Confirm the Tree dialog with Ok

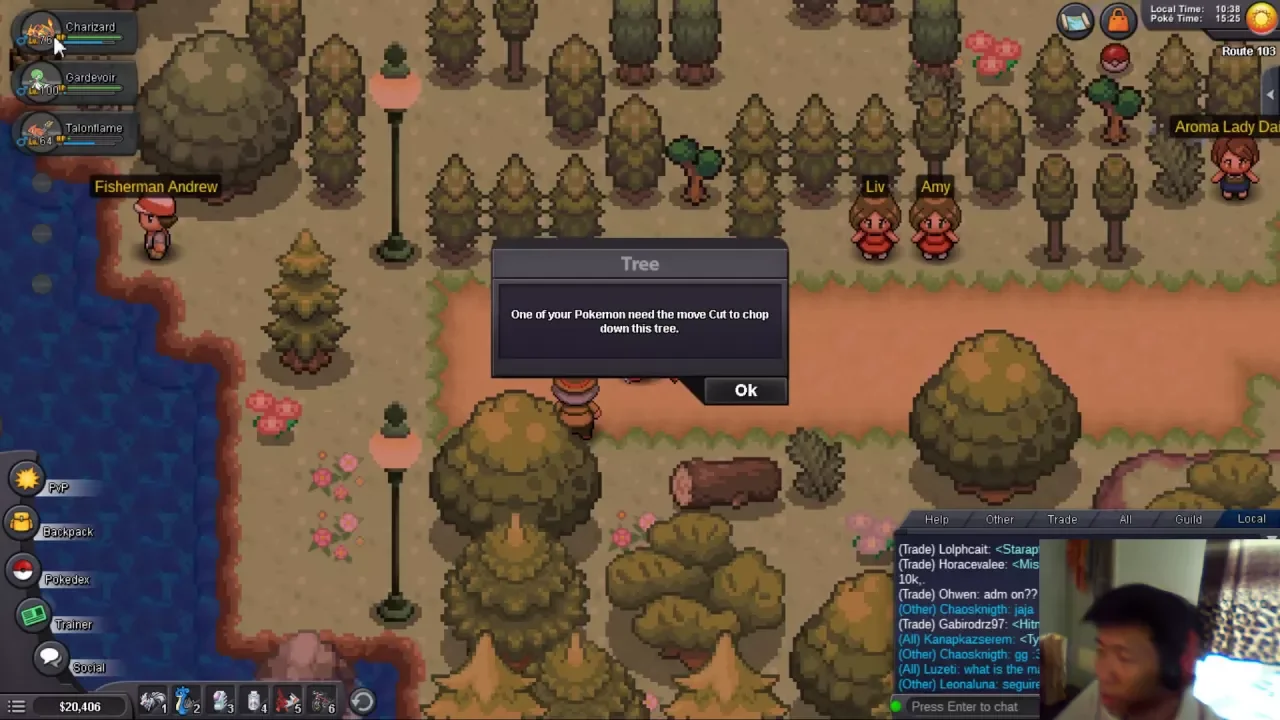tap(745, 390)
